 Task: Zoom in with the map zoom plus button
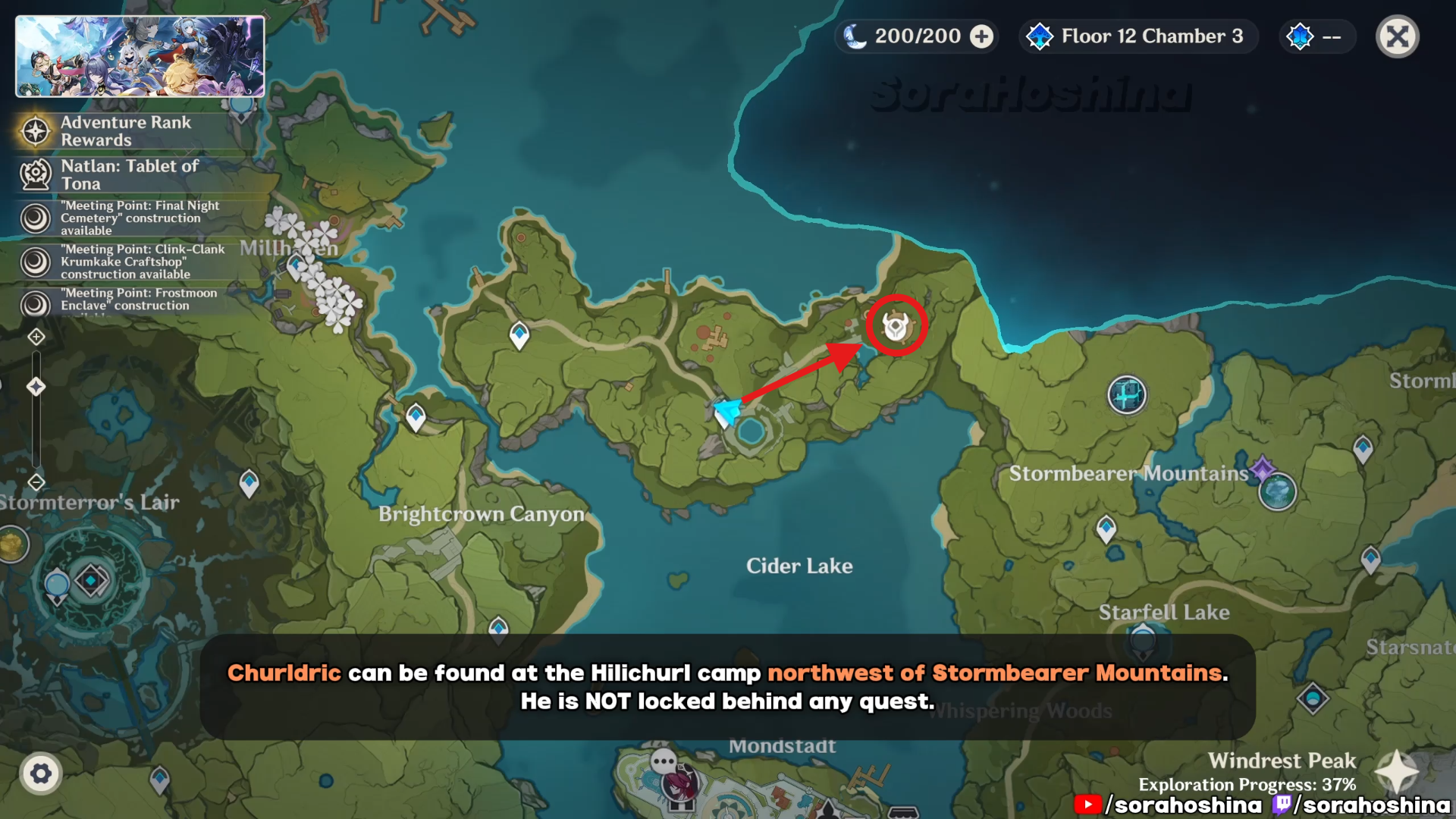pos(36,337)
